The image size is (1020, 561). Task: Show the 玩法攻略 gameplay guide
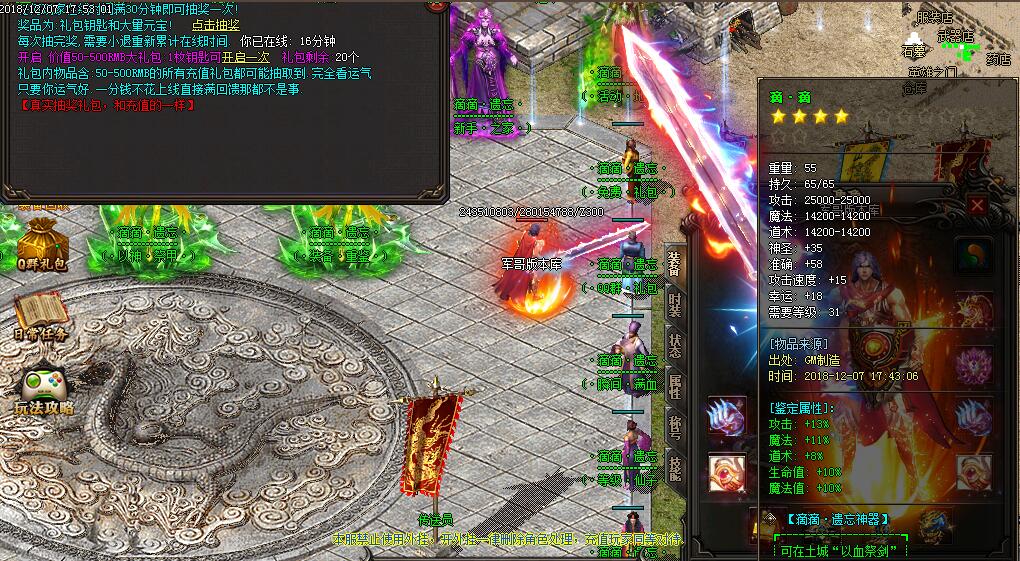tap(42, 391)
